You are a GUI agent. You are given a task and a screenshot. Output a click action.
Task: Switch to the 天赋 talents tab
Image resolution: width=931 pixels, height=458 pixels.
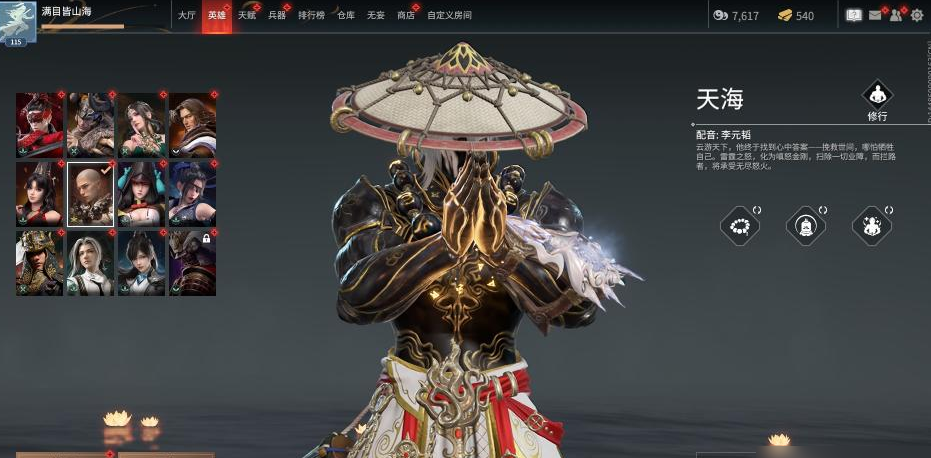(246, 16)
